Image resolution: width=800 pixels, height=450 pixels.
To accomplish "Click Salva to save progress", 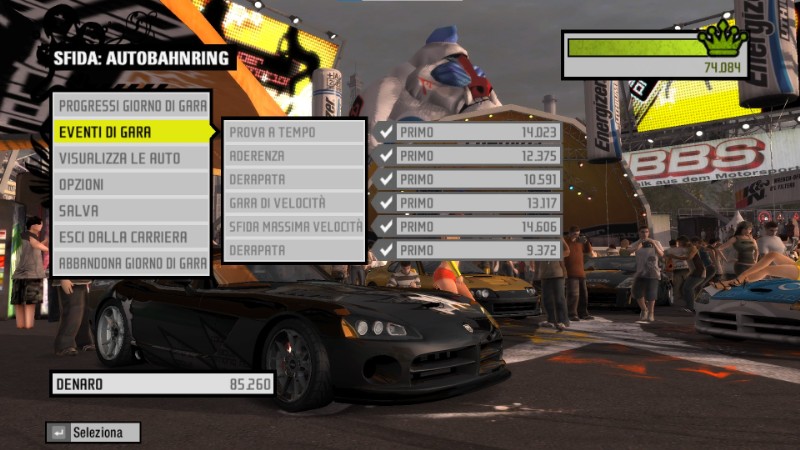I will coord(131,211).
